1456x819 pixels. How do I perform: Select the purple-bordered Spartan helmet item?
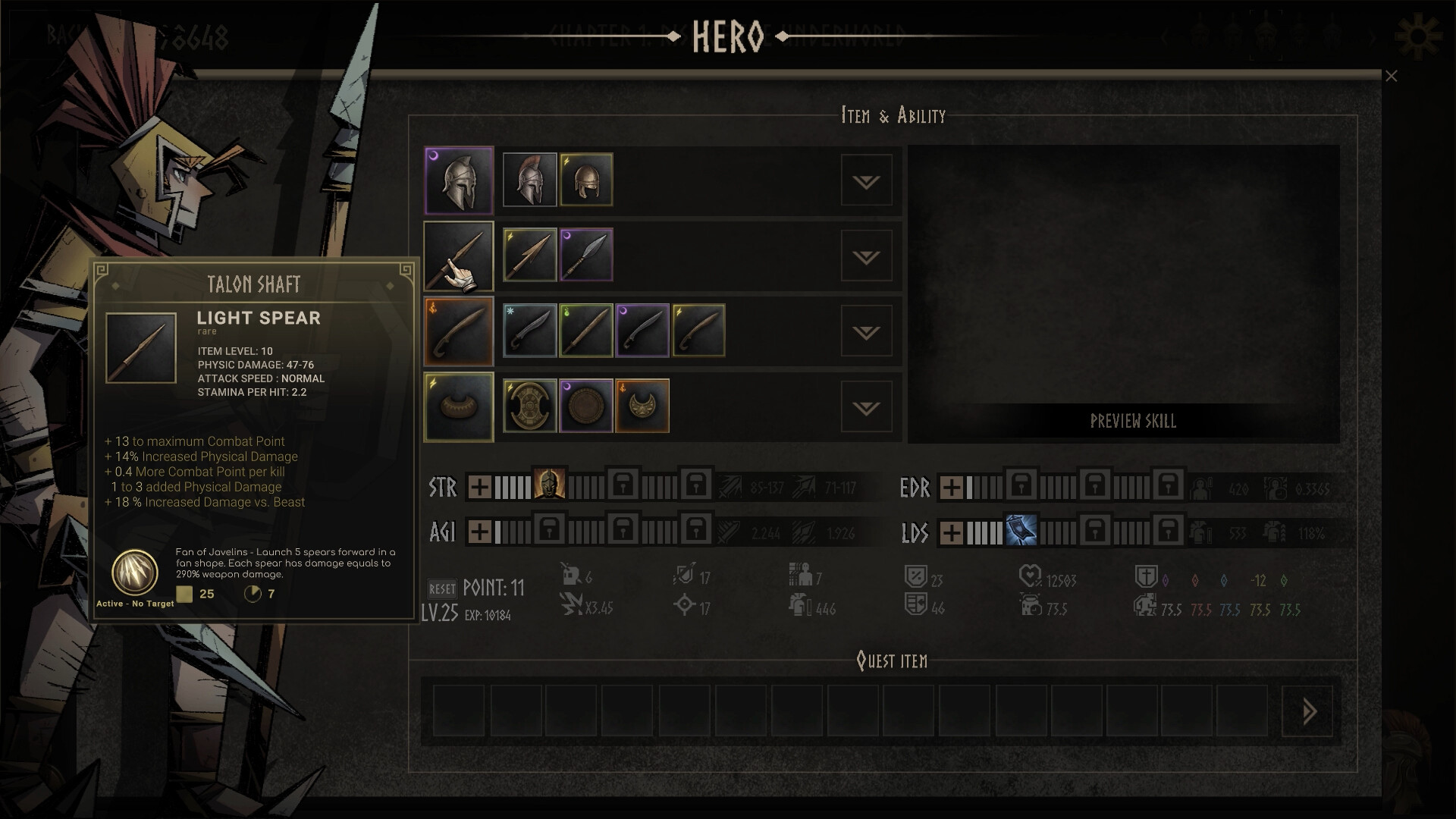click(x=459, y=180)
